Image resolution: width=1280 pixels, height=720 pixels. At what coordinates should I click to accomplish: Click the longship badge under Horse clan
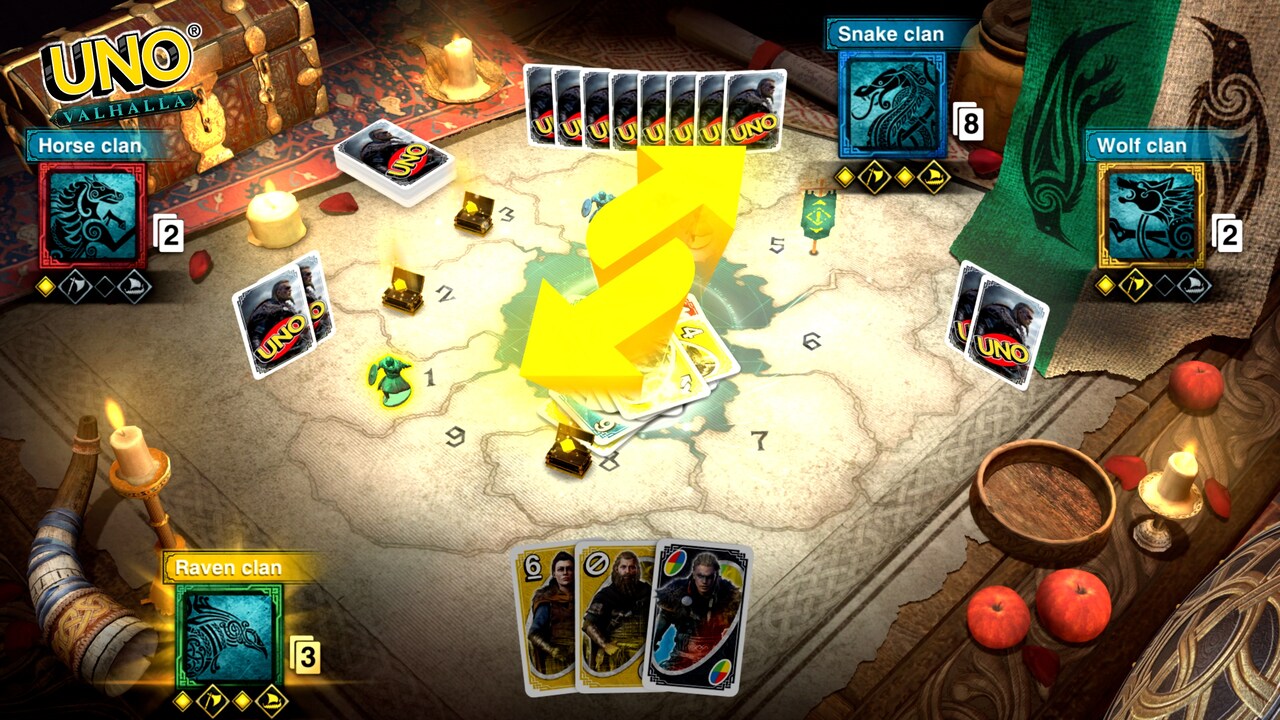(x=134, y=288)
